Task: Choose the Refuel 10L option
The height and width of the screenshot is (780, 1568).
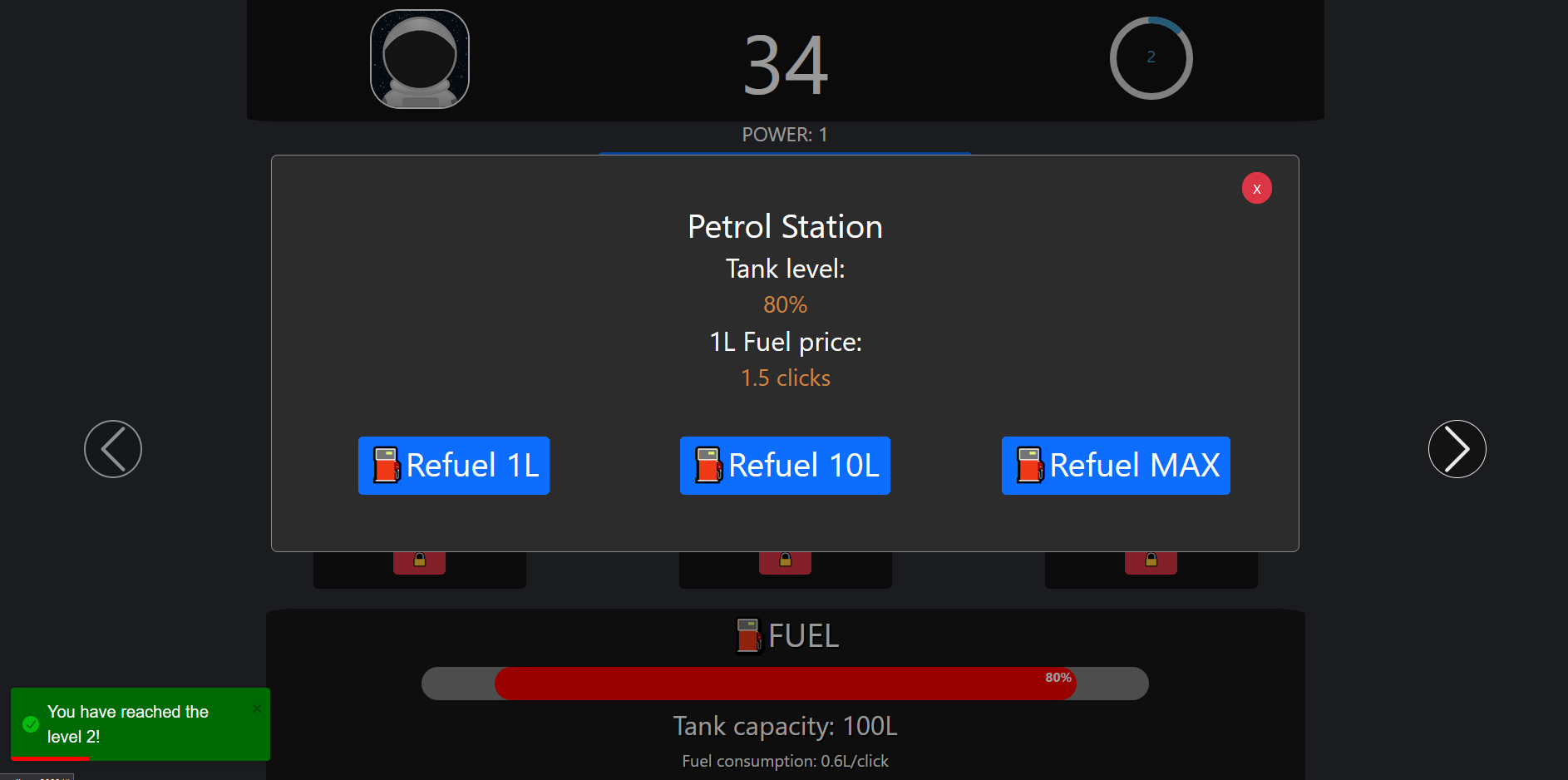Action: [x=785, y=466]
